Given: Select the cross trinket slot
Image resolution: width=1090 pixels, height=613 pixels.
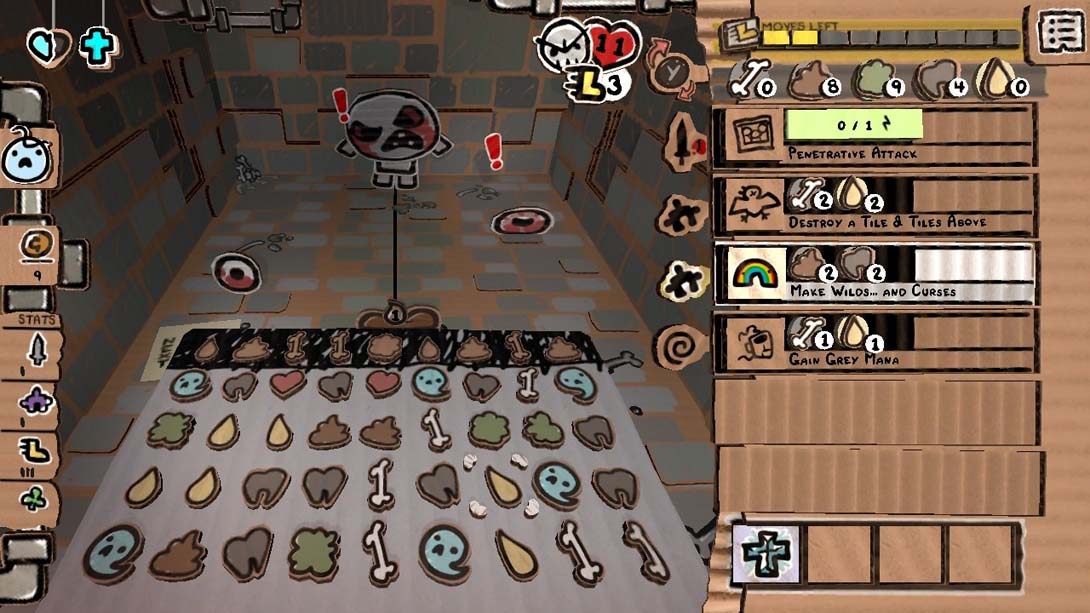Looking at the screenshot, I should click(767, 553).
